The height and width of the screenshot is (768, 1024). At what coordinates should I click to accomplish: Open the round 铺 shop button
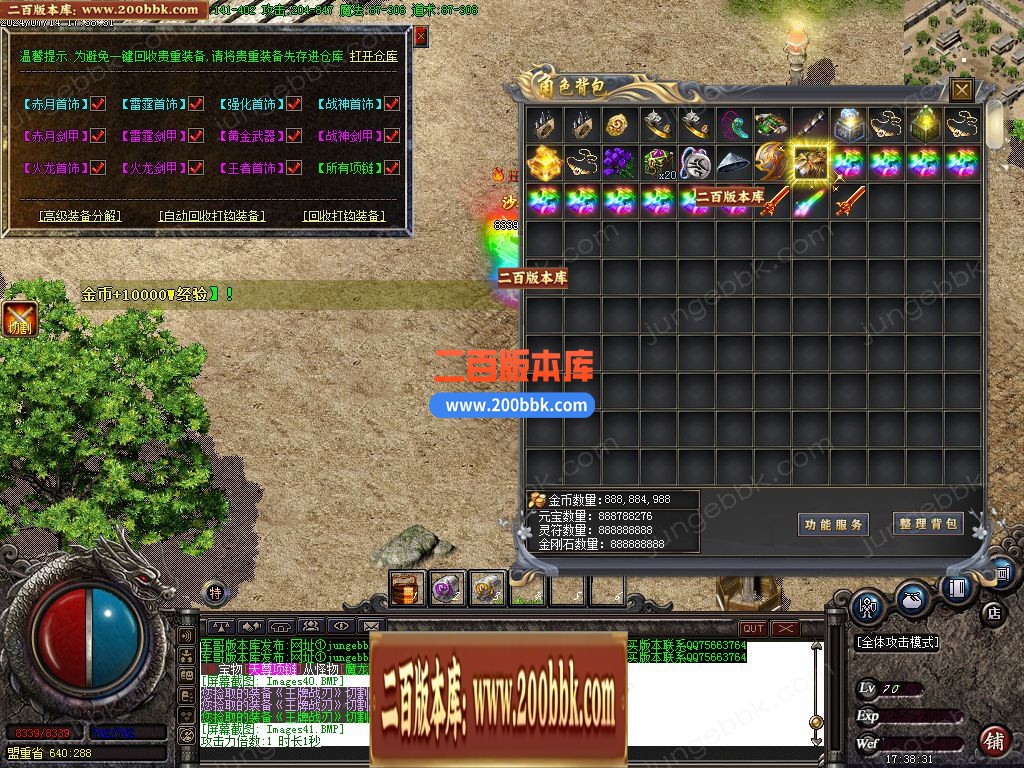(994, 741)
